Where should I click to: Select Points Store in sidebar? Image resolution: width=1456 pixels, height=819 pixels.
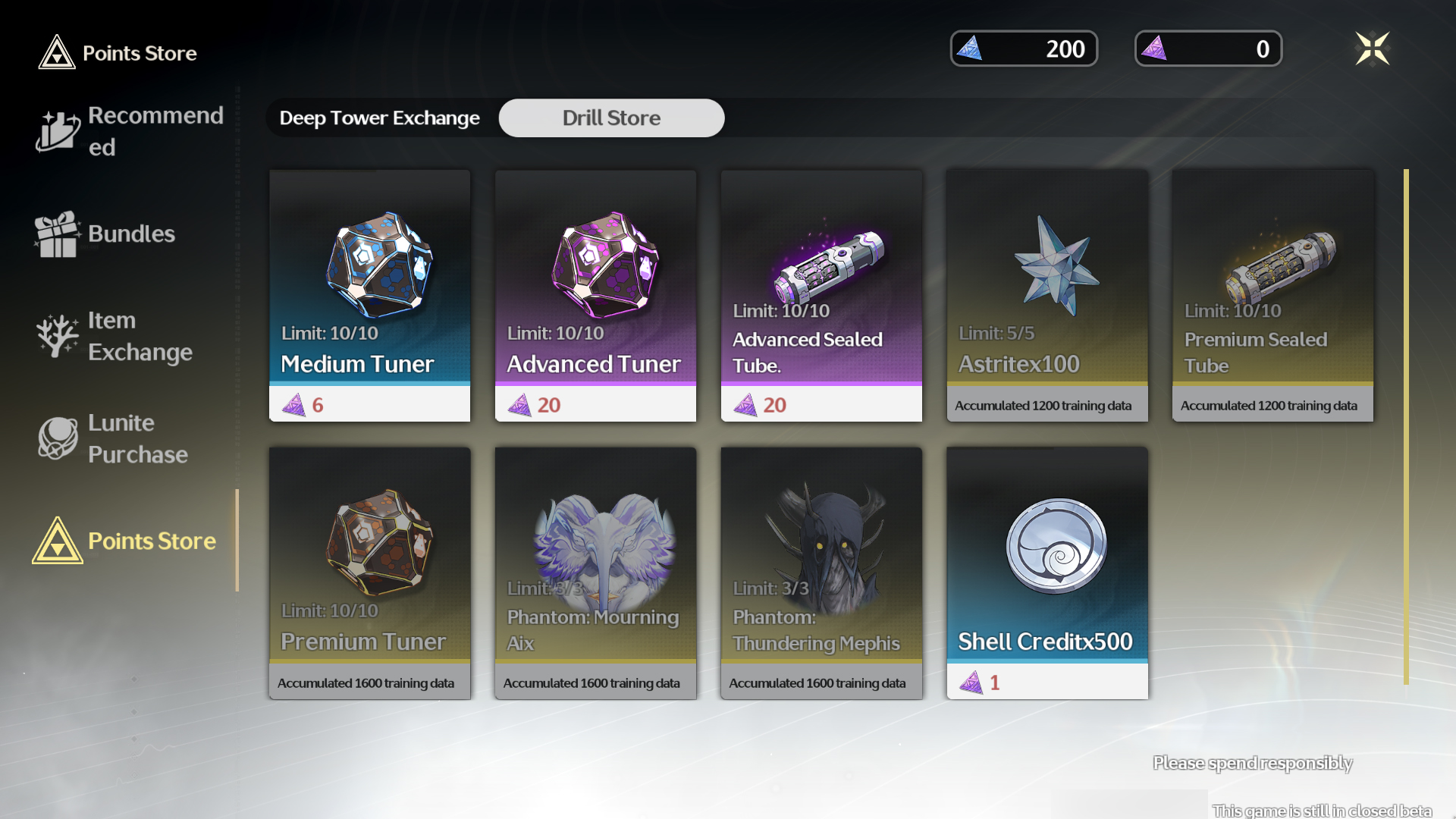125,541
